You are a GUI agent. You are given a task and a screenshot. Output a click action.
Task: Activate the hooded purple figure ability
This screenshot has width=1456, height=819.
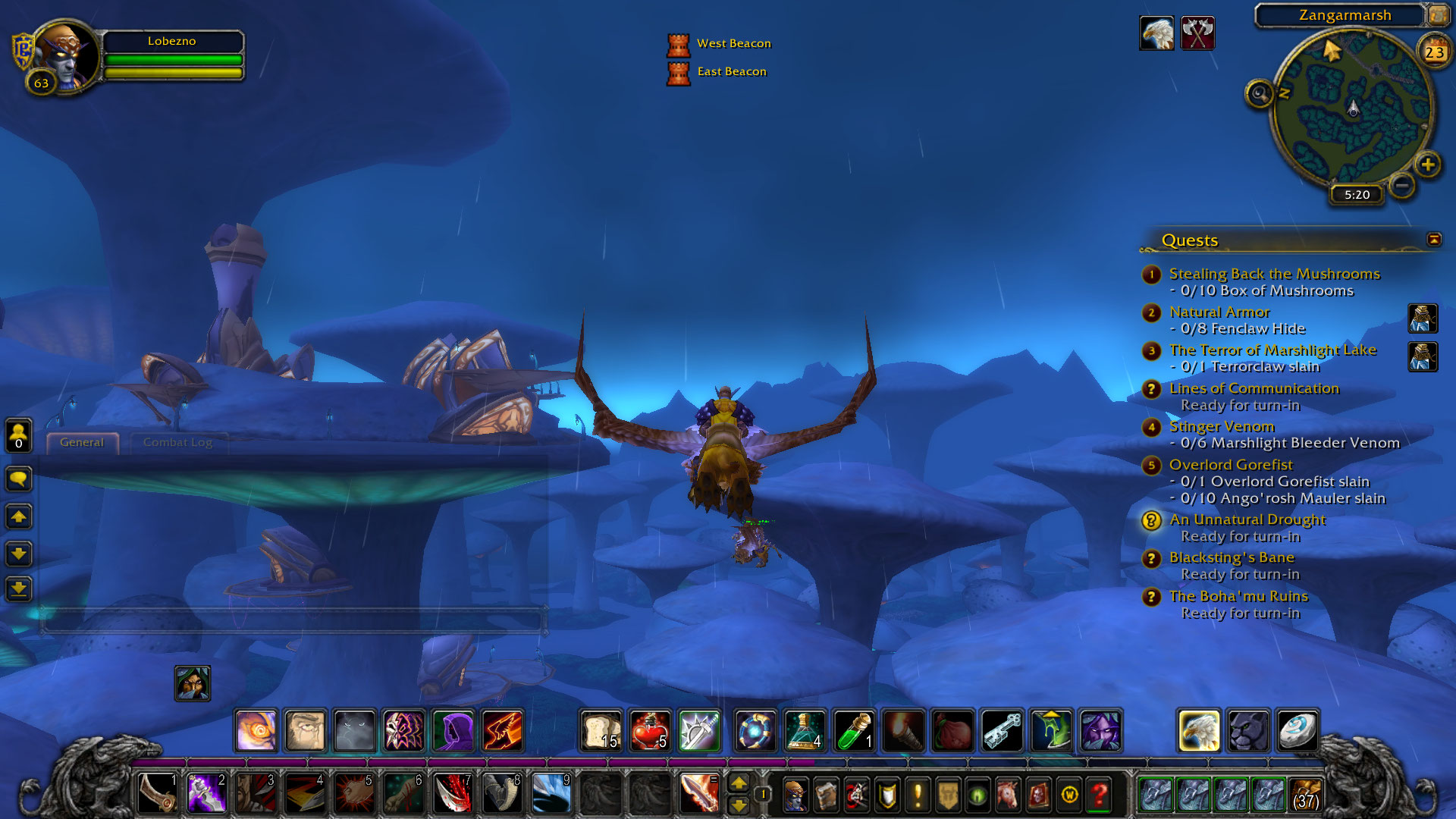coord(453,732)
